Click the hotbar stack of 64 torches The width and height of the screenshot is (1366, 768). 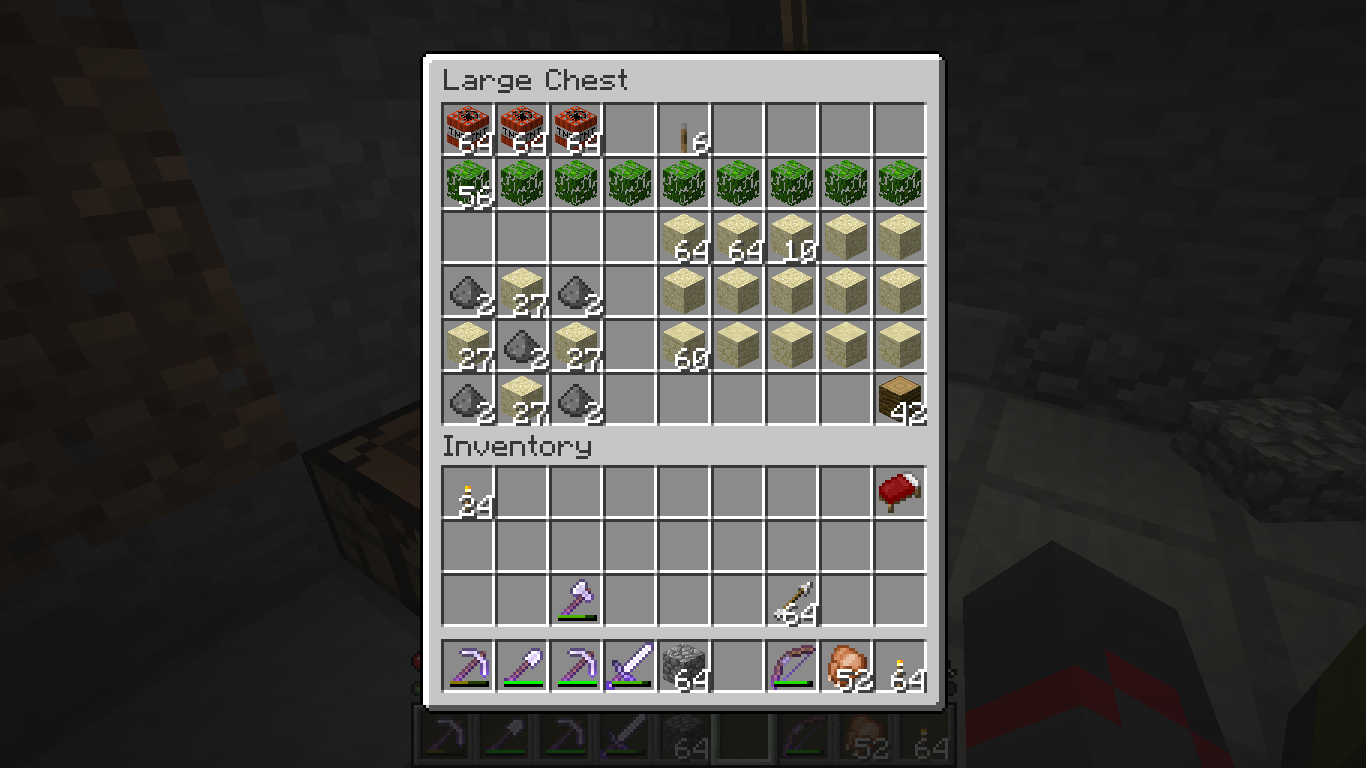(x=900, y=666)
